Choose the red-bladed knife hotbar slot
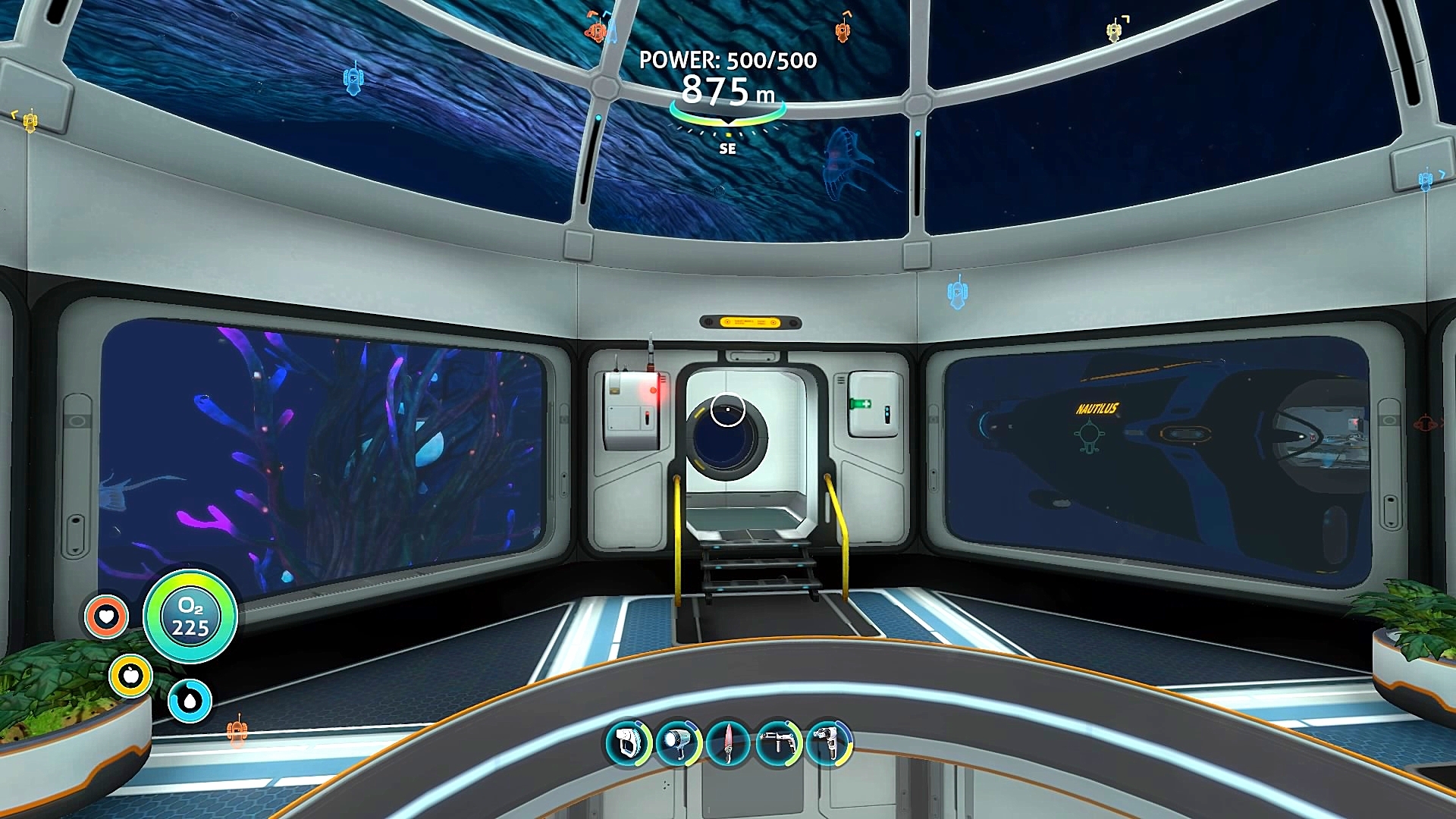1456x819 pixels. click(x=728, y=742)
